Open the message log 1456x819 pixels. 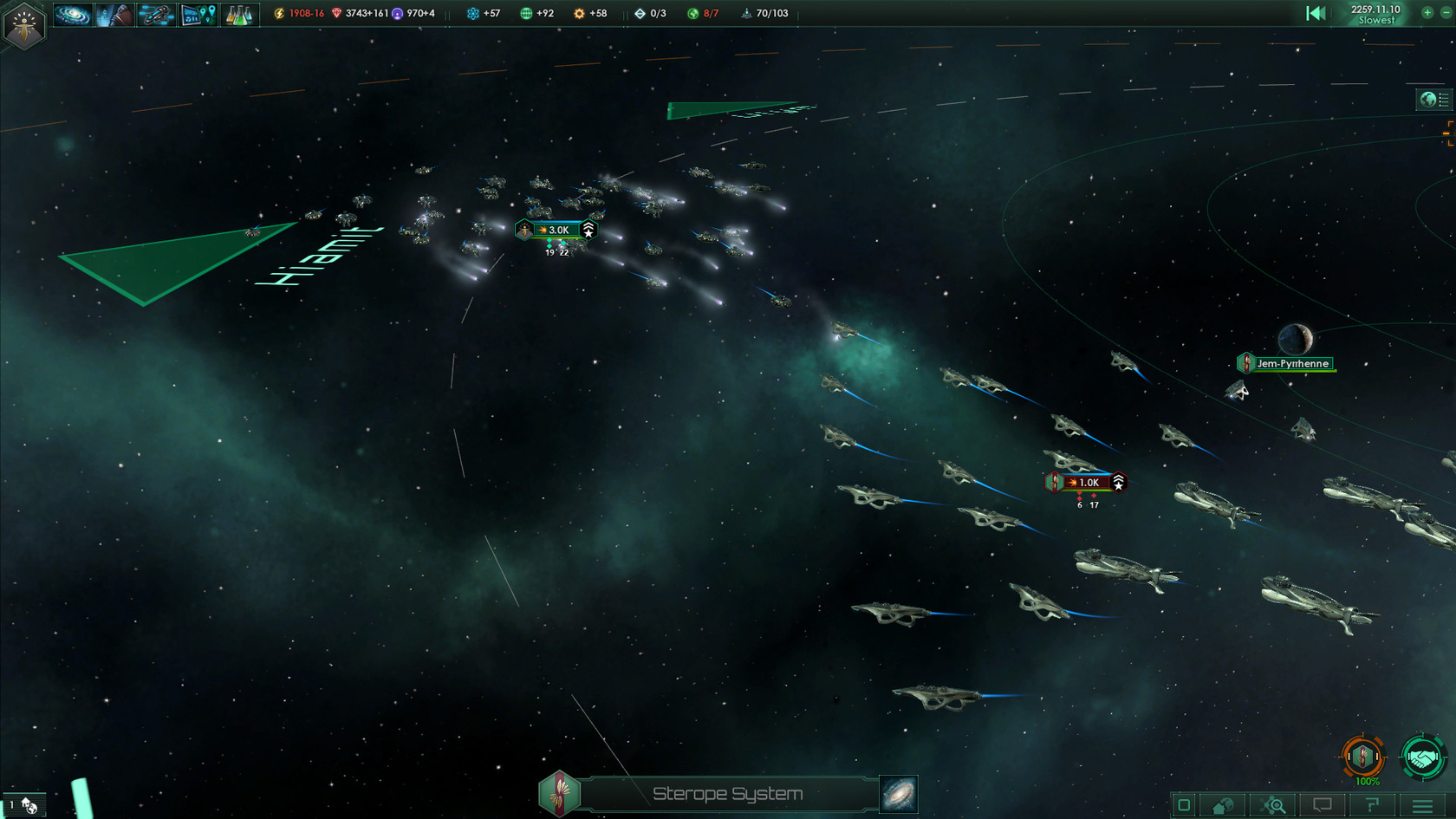[1323, 805]
